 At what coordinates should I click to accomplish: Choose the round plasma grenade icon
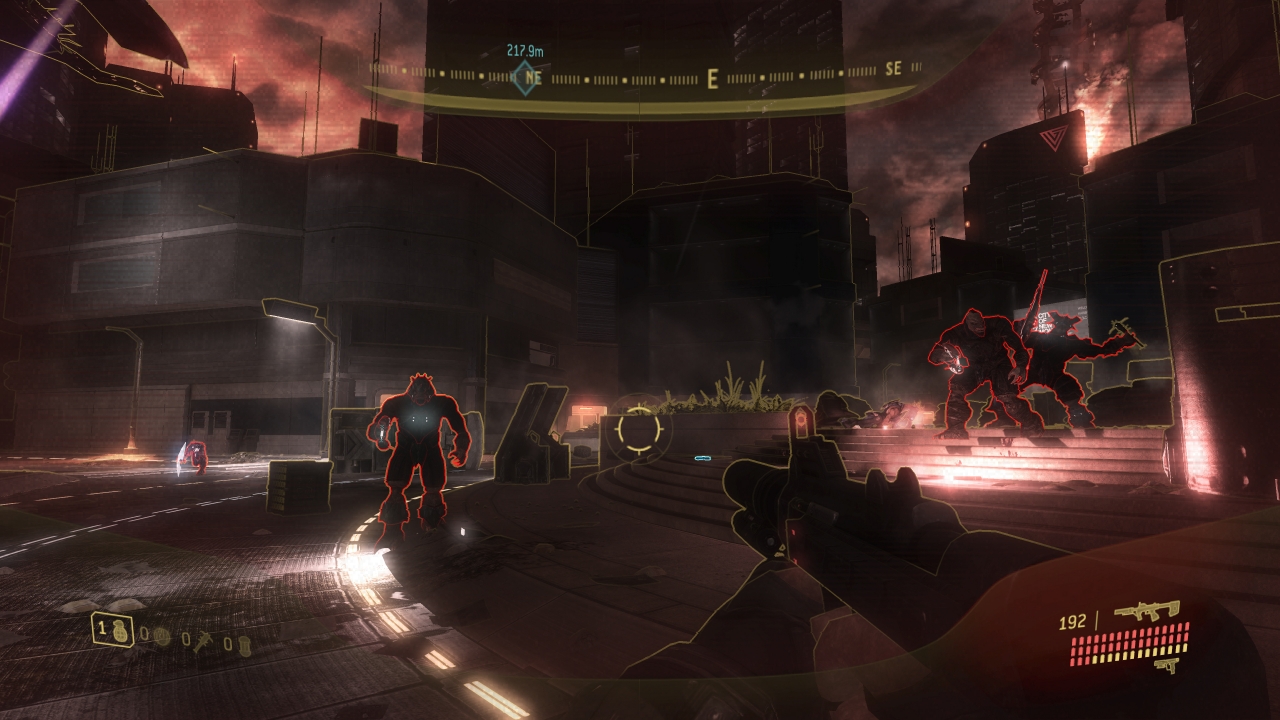coord(161,636)
